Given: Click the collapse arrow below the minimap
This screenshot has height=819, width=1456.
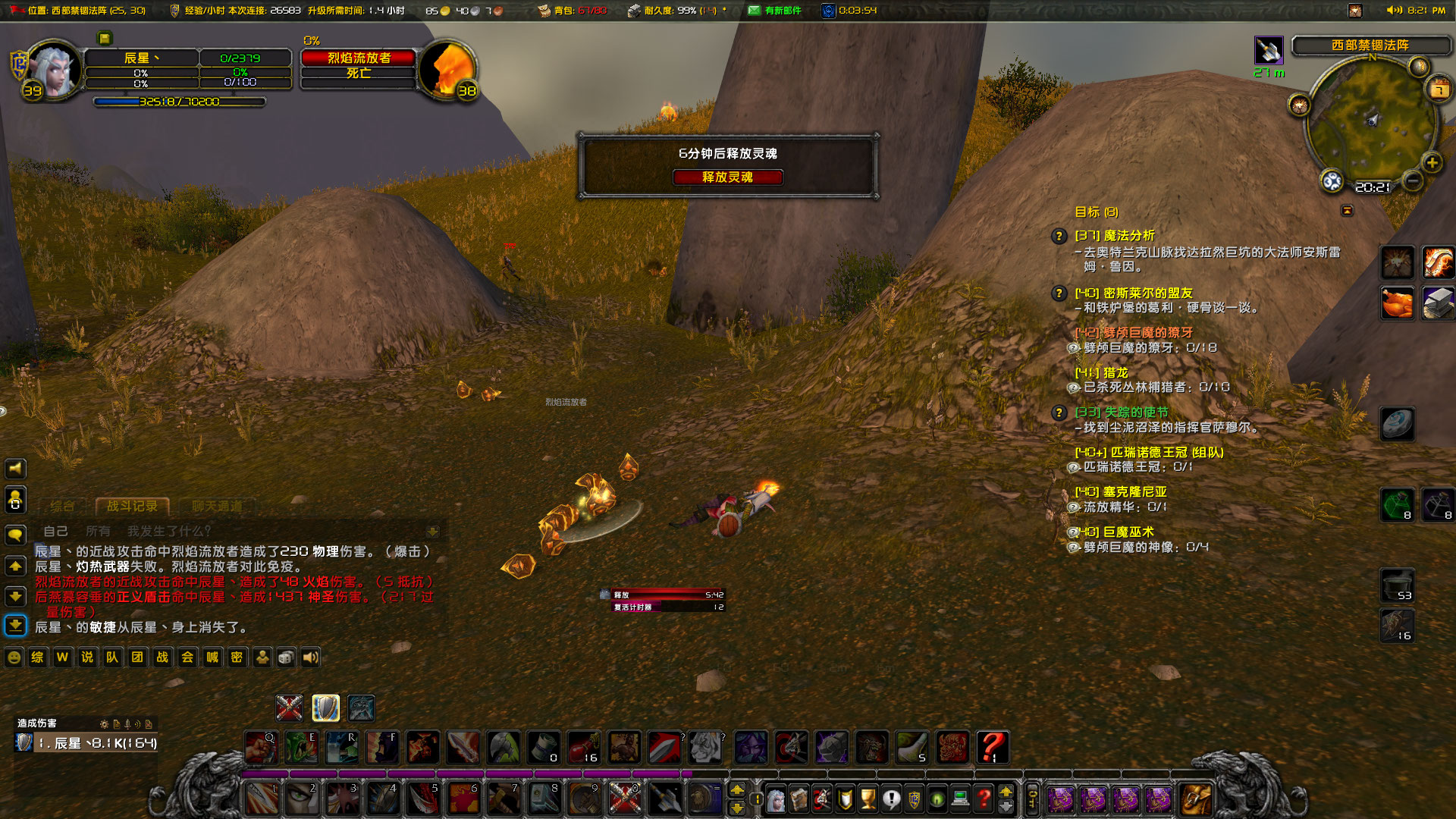Looking at the screenshot, I should (x=1348, y=210).
